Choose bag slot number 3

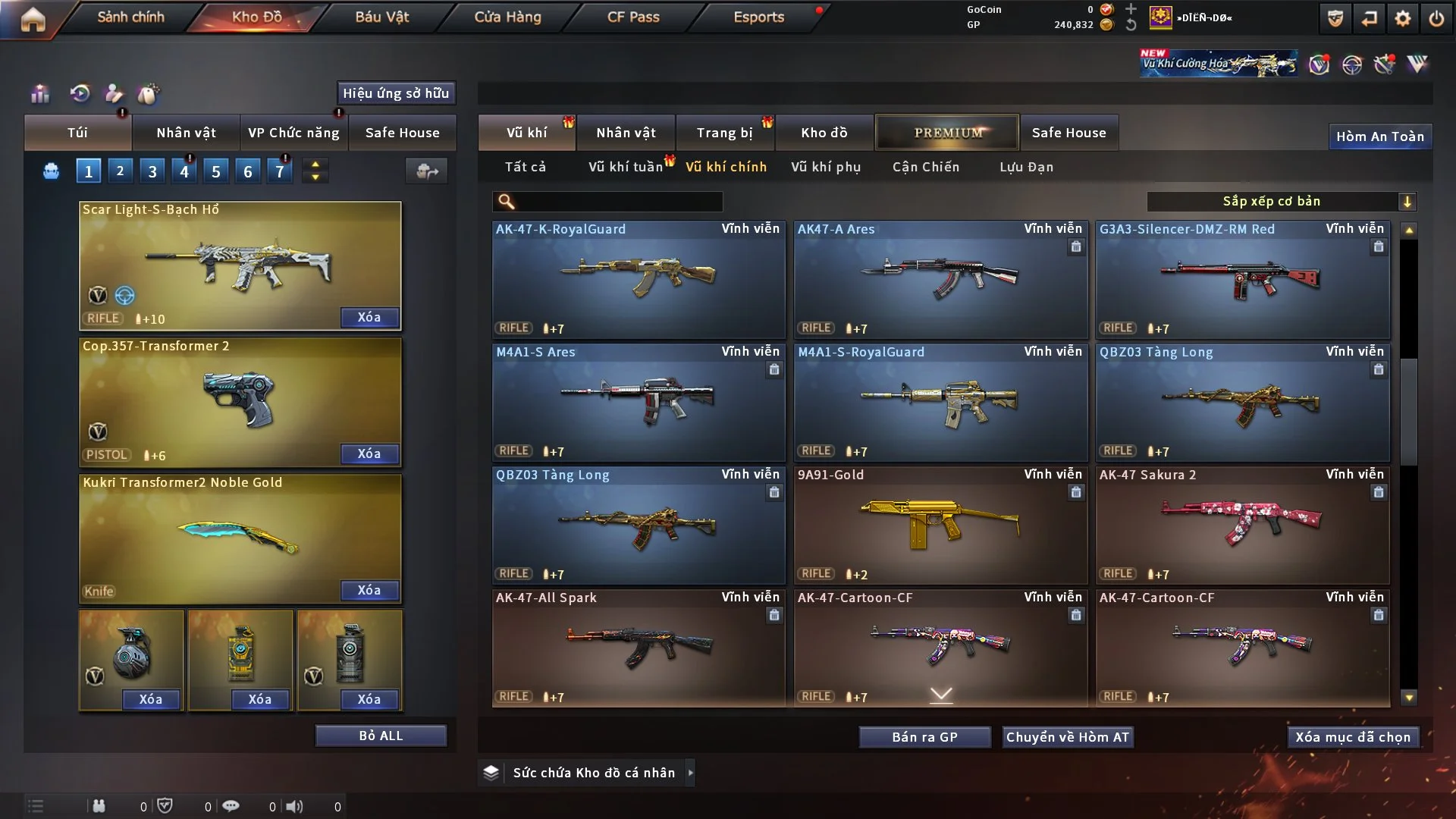(x=152, y=171)
